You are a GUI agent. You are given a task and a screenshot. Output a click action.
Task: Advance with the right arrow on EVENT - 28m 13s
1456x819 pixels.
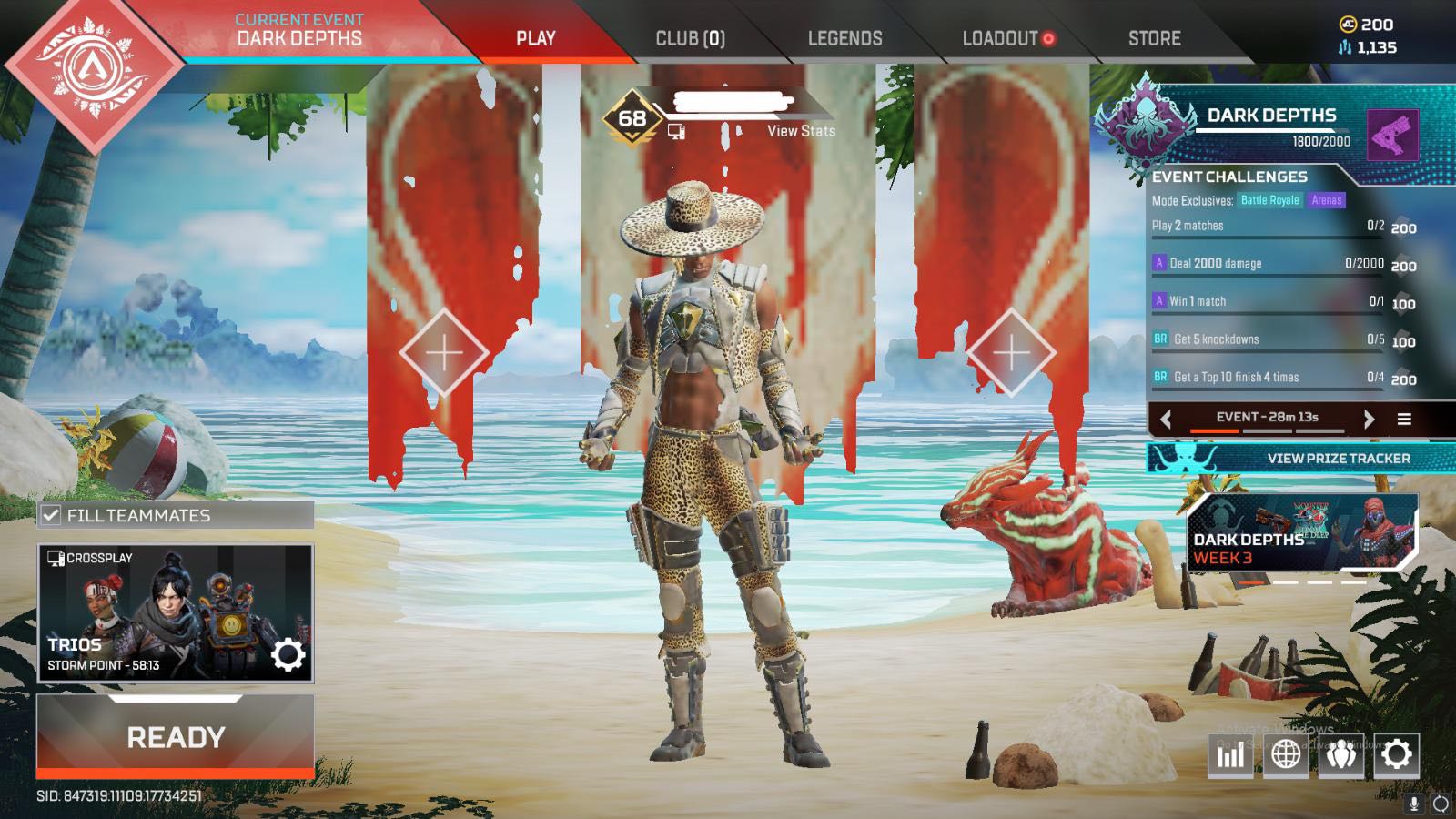[x=1369, y=419]
